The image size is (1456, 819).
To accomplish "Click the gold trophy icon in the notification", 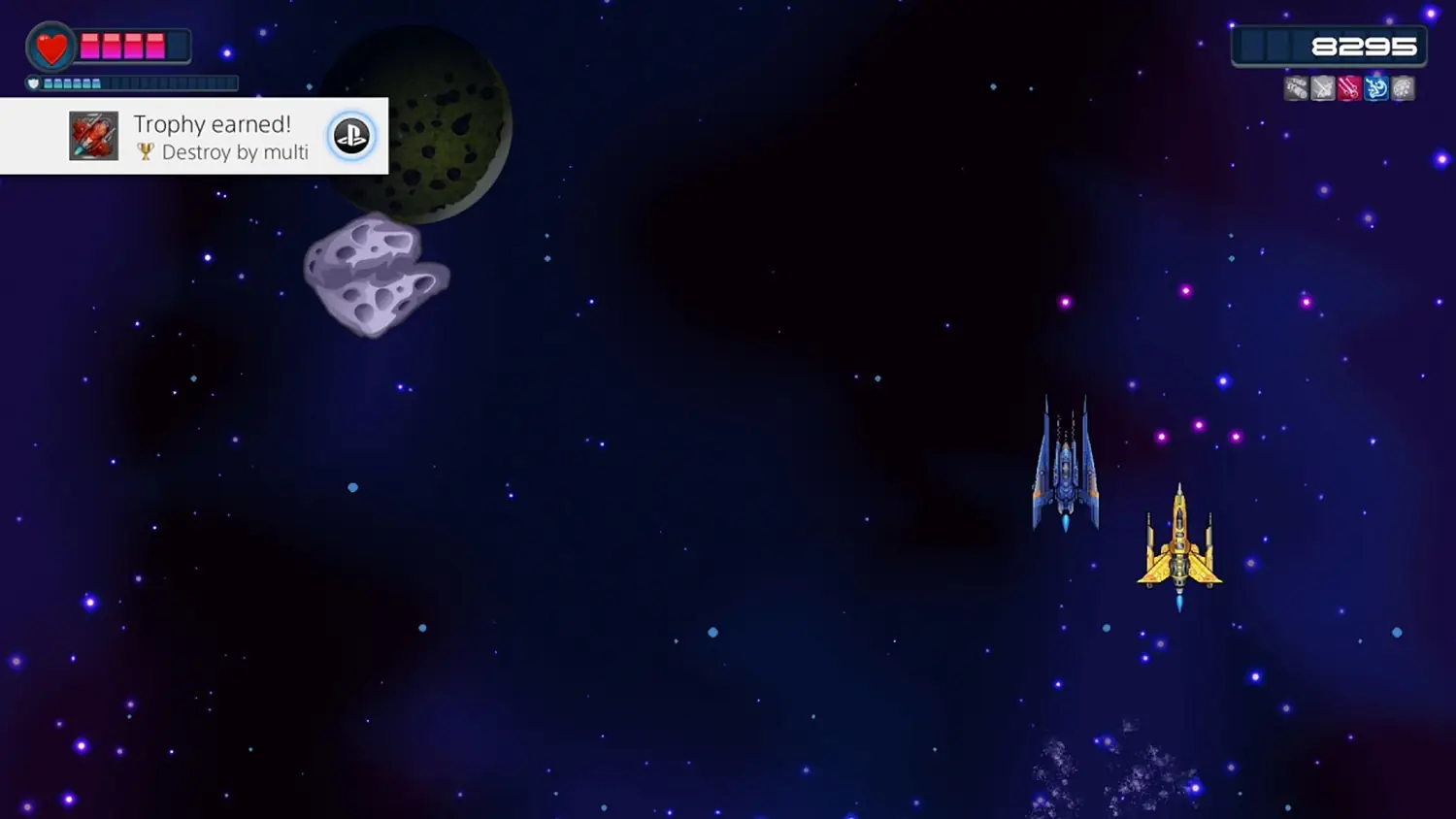I will tap(144, 152).
